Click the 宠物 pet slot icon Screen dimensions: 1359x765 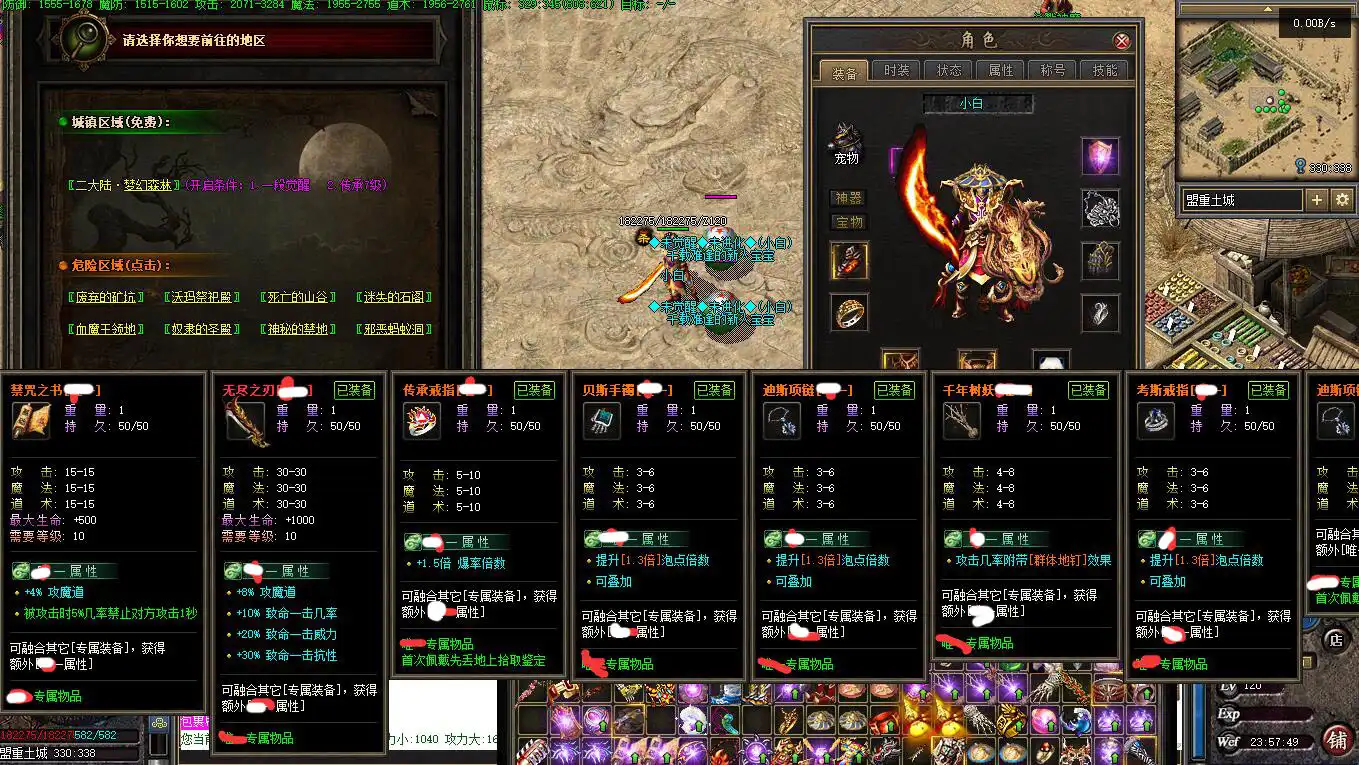(x=847, y=139)
